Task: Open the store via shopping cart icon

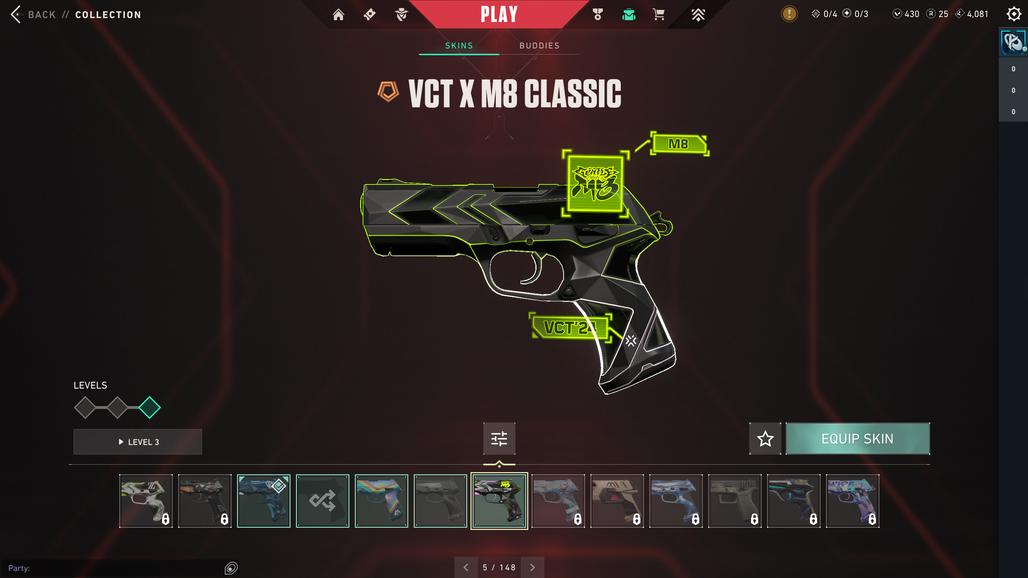Action: click(659, 15)
